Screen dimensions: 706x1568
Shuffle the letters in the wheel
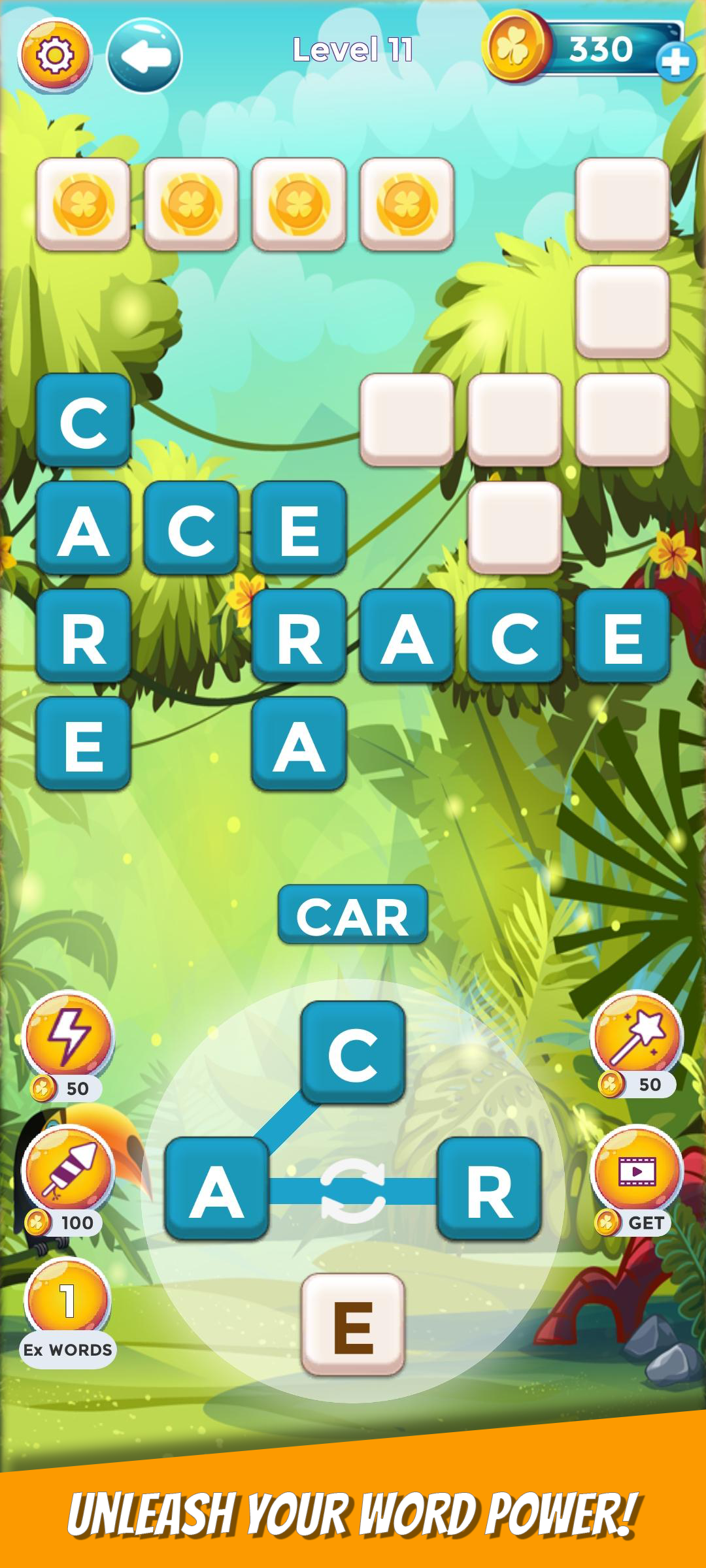pyautogui.click(x=353, y=1190)
